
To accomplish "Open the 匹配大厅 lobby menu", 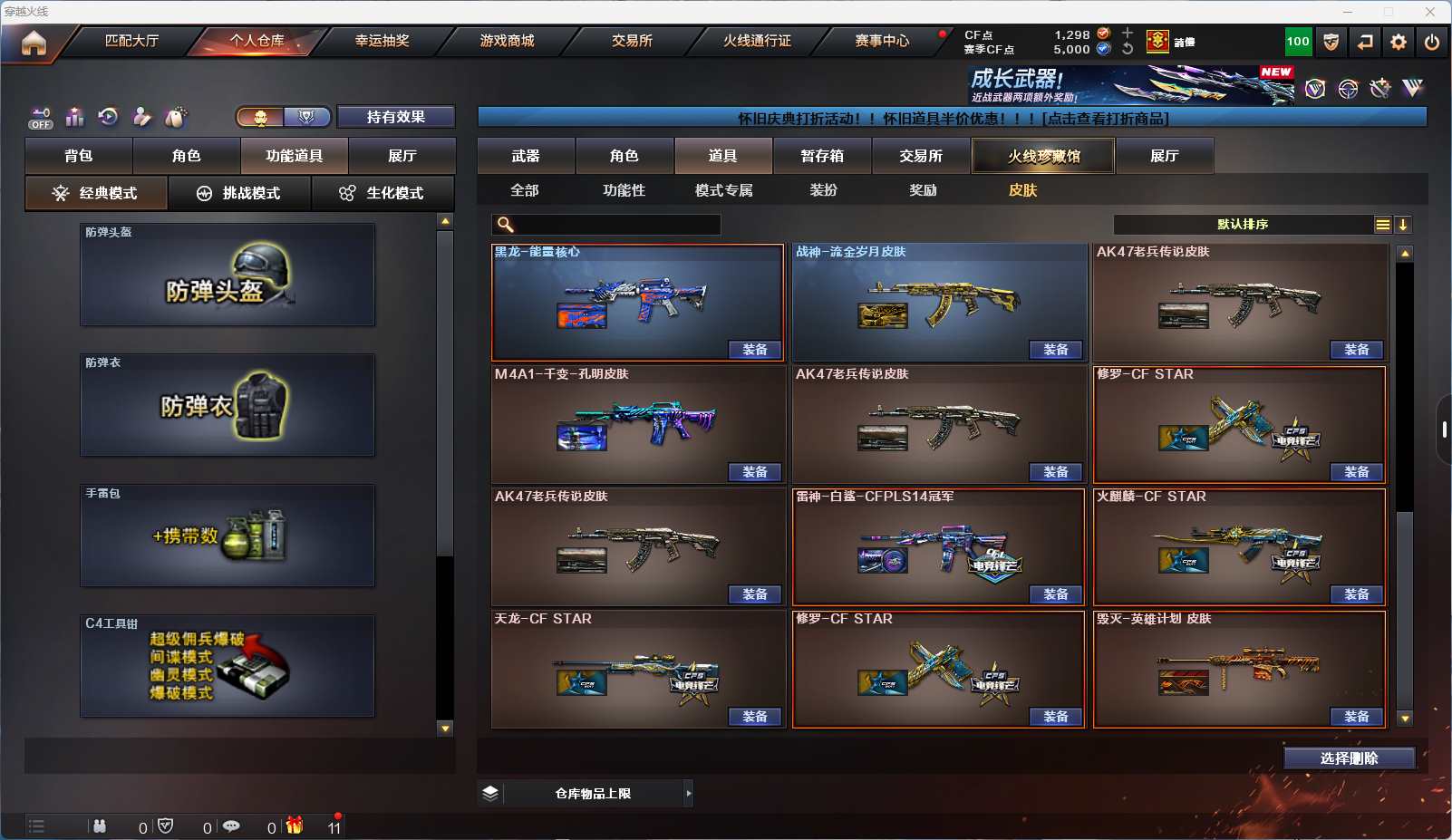I will [x=131, y=41].
